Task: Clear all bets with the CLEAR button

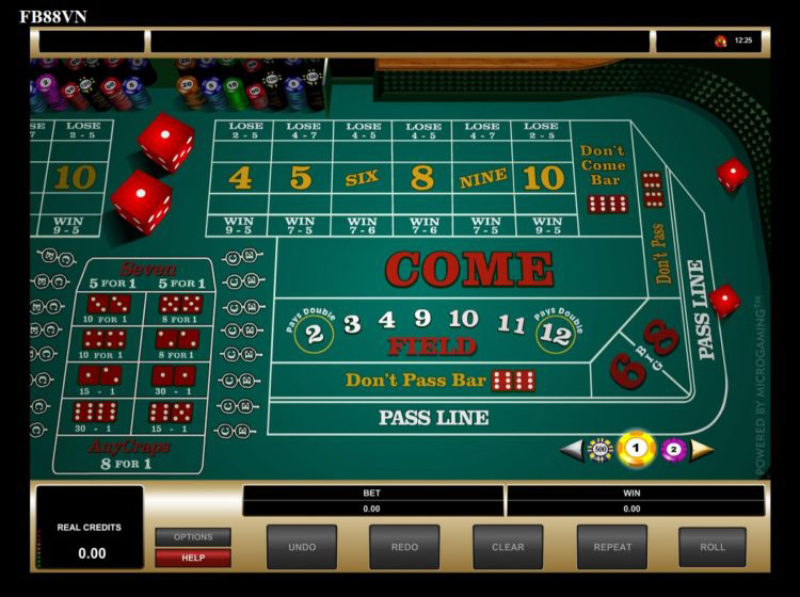Action: coord(508,547)
